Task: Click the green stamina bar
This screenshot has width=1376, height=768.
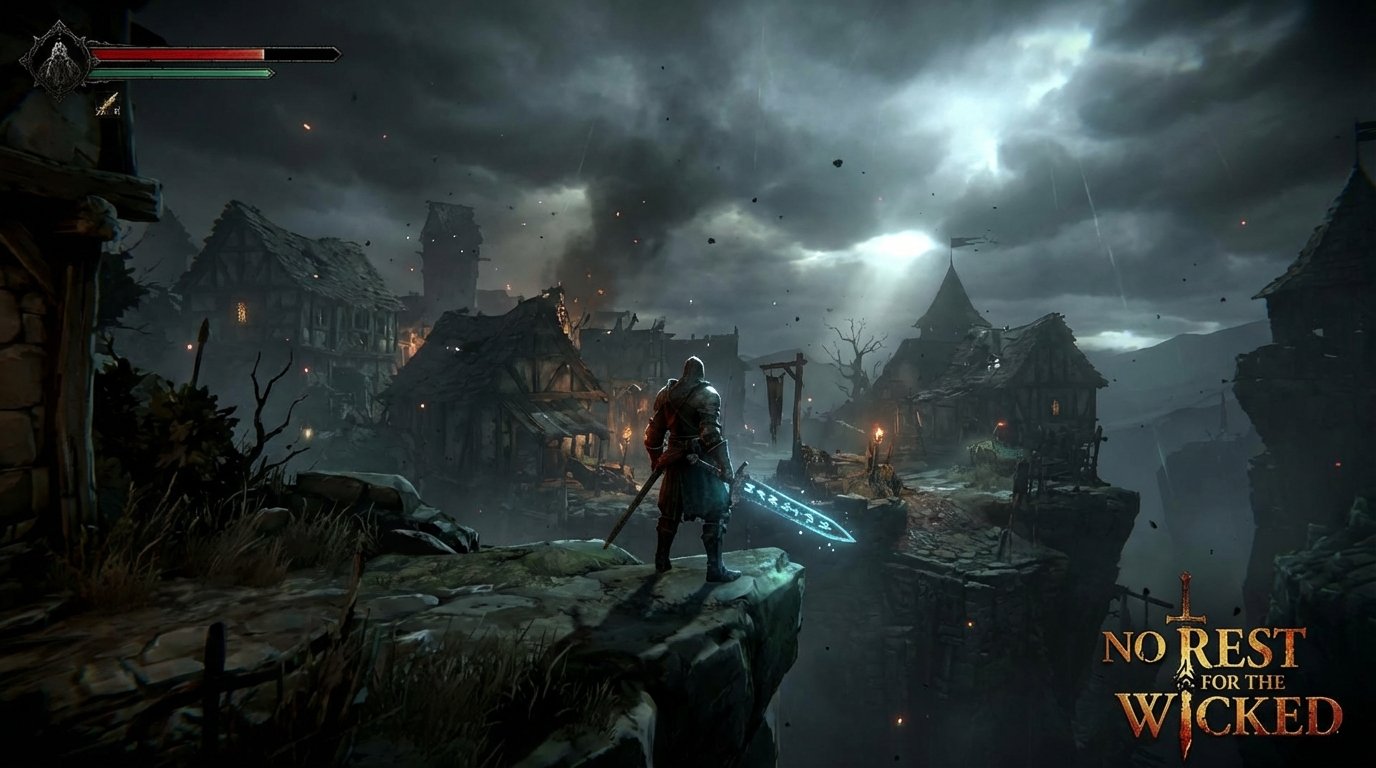Action: click(x=180, y=71)
